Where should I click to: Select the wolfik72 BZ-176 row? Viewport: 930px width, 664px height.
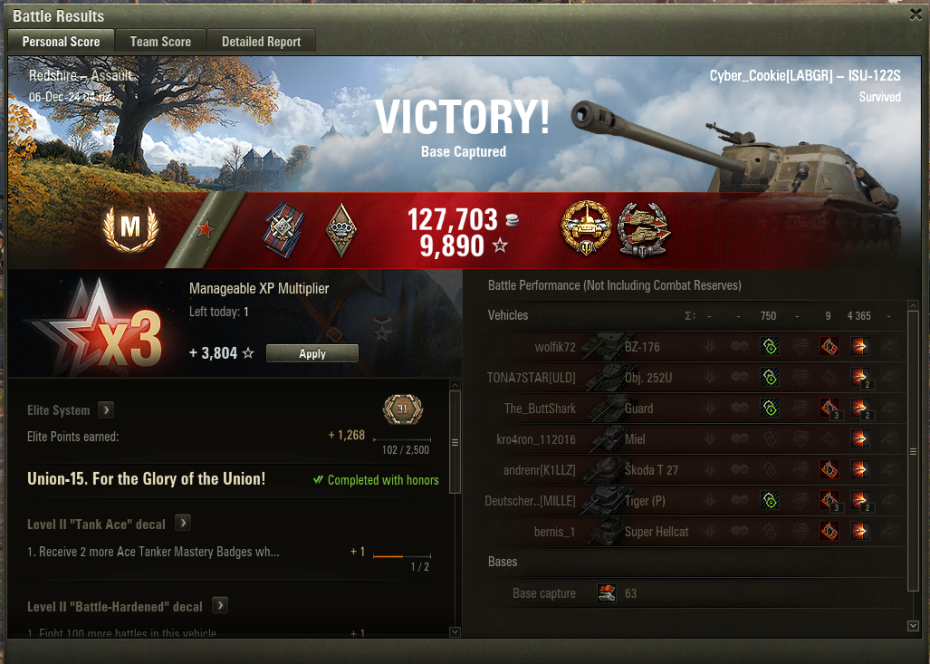(x=690, y=347)
